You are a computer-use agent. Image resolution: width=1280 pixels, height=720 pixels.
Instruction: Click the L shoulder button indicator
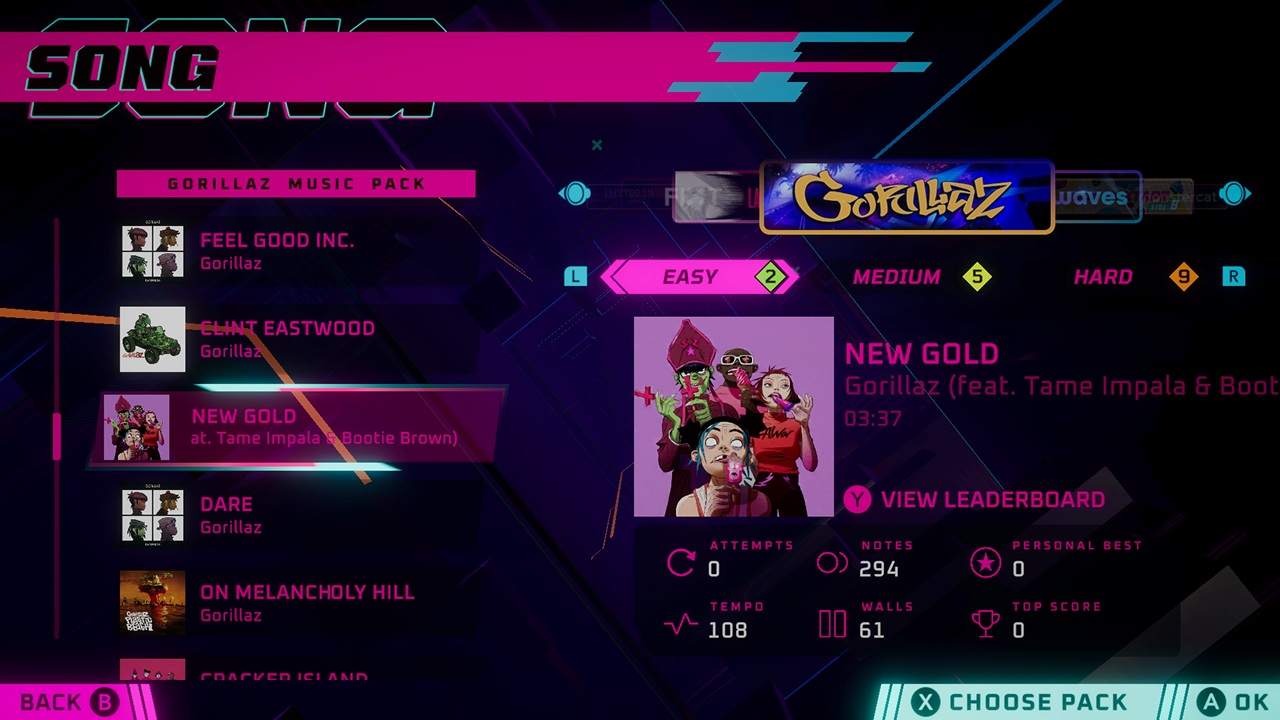coord(575,277)
